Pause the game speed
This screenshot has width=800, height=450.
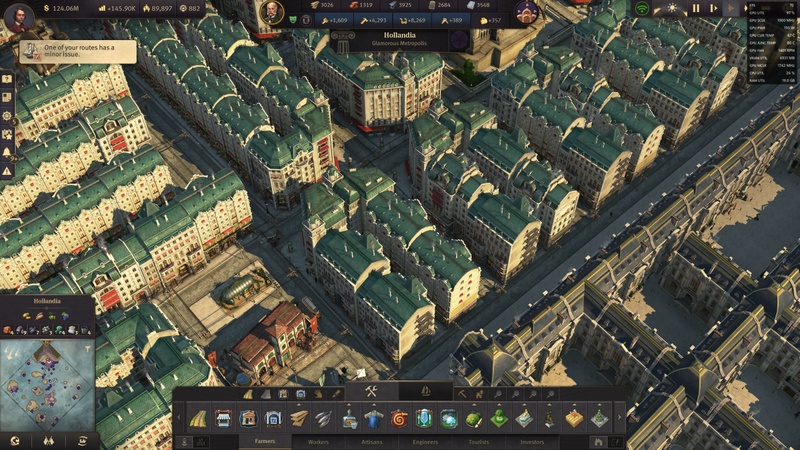[696, 8]
